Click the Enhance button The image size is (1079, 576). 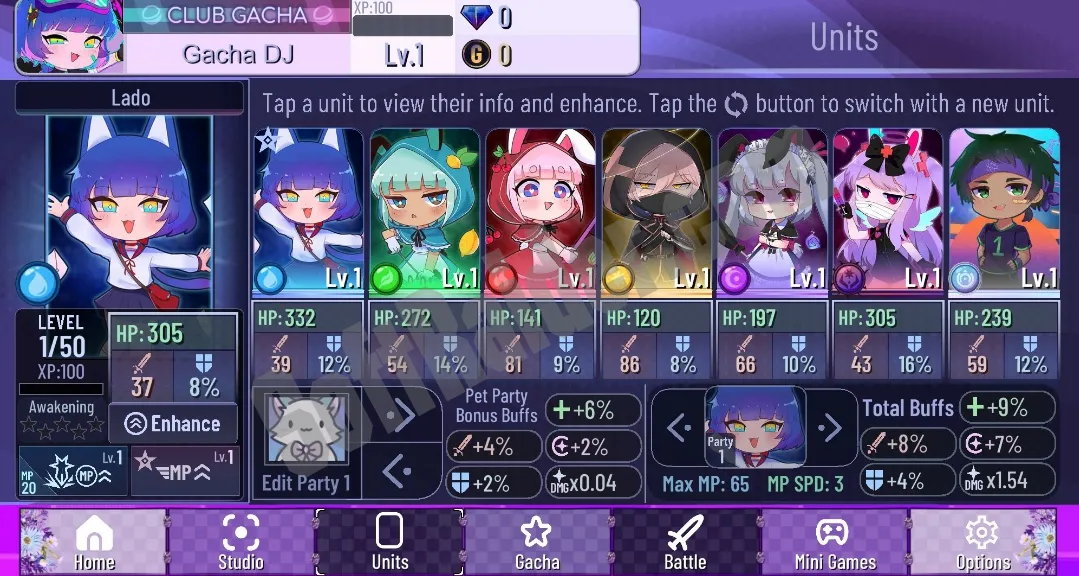(173, 424)
